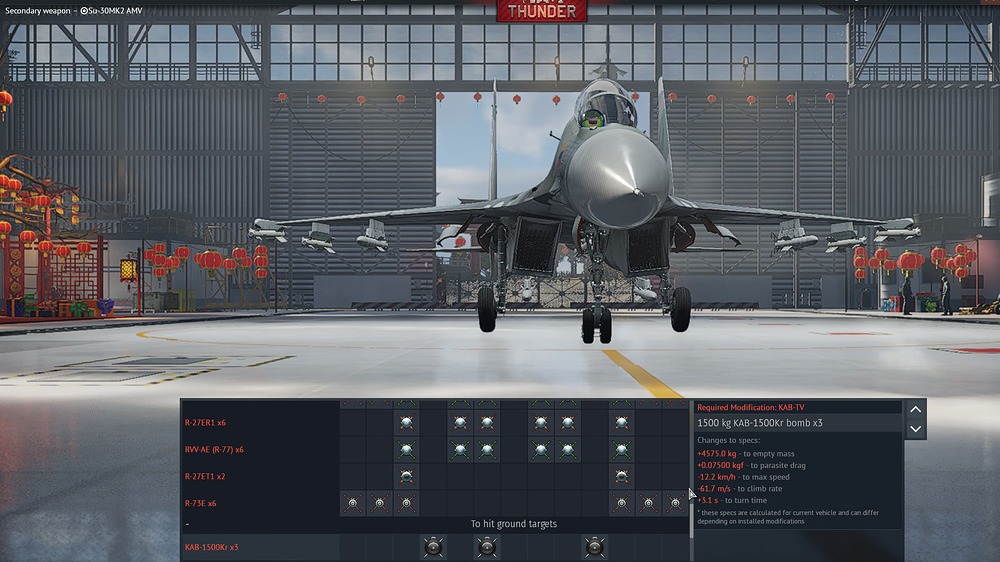The height and width of the screenshot is (562, 1000).
Task: Click the weapon list's vertical scrollbar
Action: (x=689, y=470)
